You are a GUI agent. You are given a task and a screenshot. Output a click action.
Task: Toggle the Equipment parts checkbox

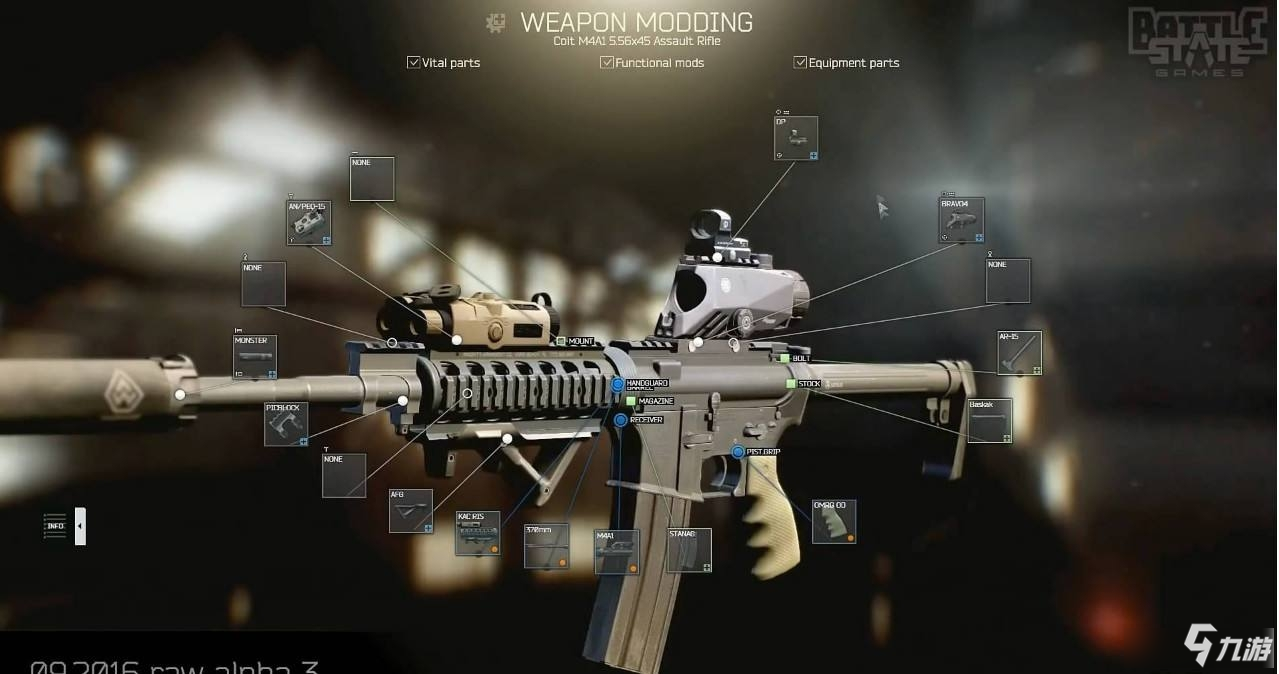[x=800, y=62]
